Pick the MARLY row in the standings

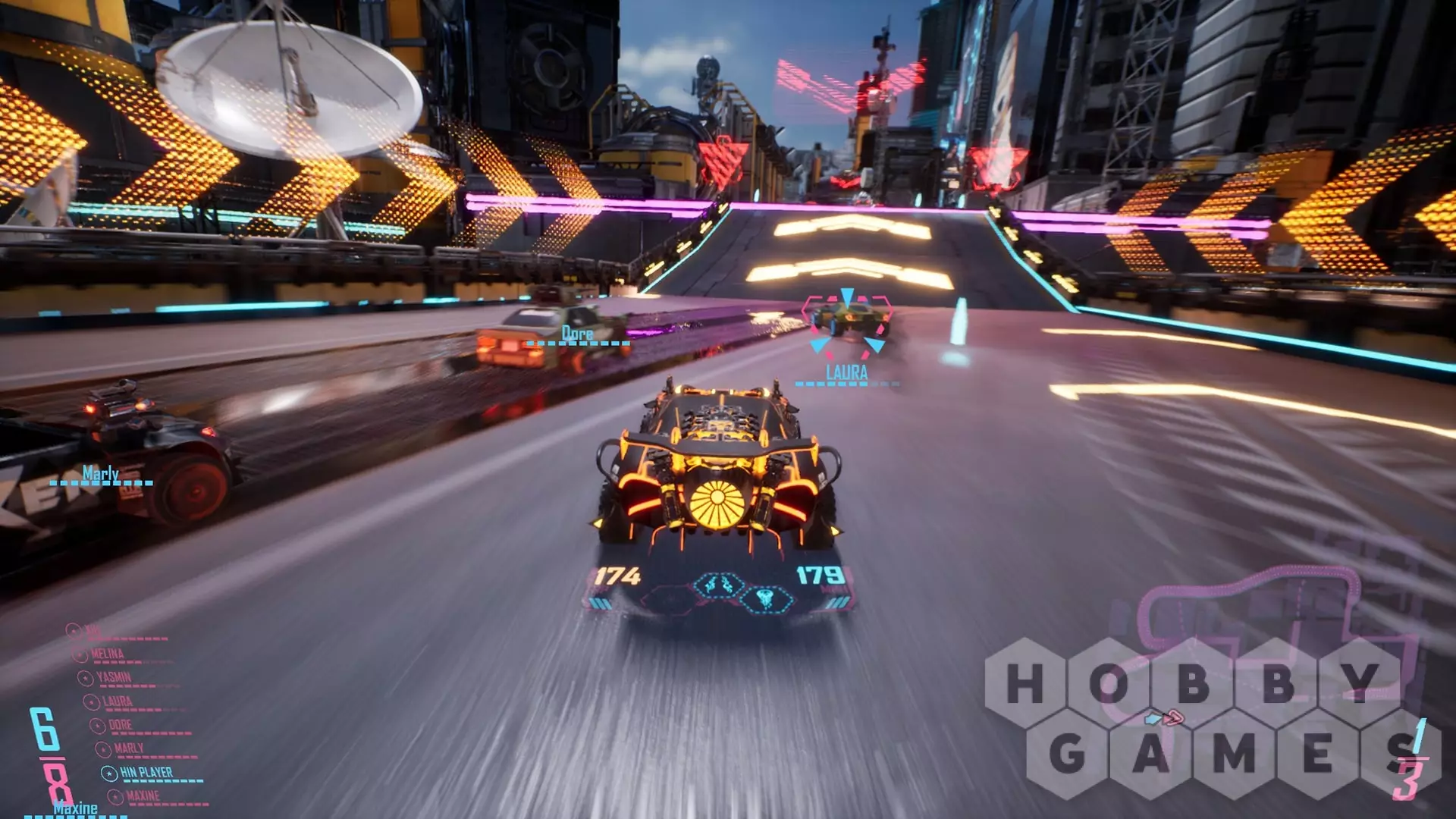pyautogui.click(x=129, y=748)
